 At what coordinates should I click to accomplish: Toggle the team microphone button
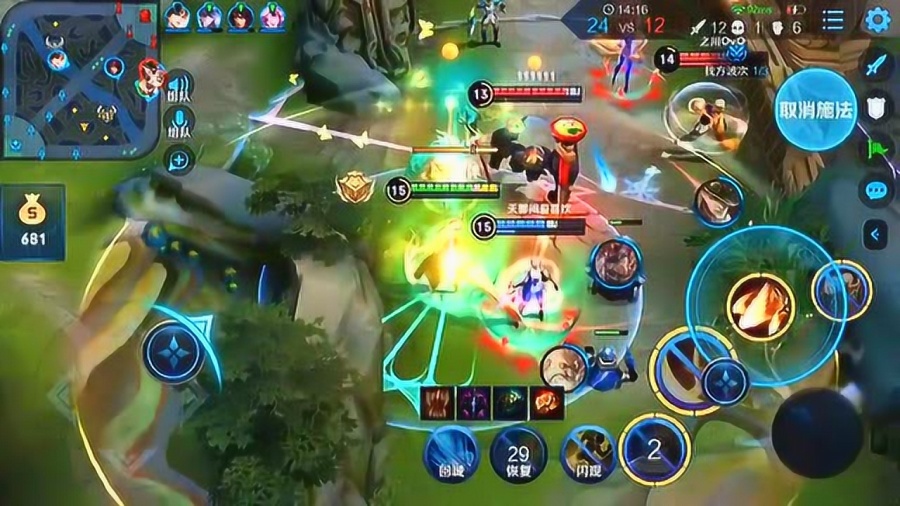point(180,122)
